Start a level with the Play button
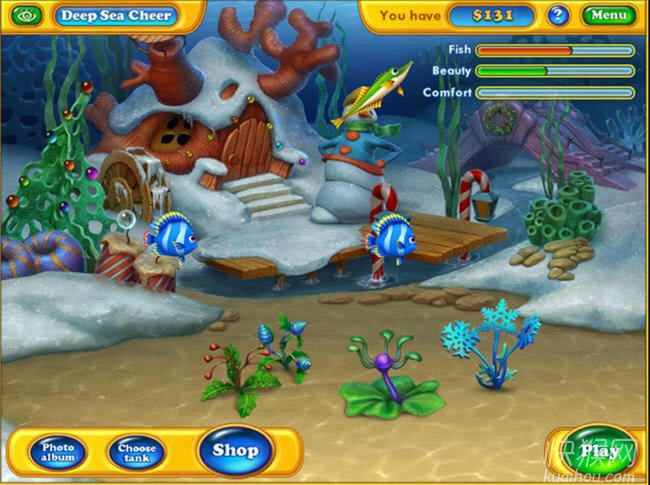Screen dimensions: 650x485 click(599, 451)
